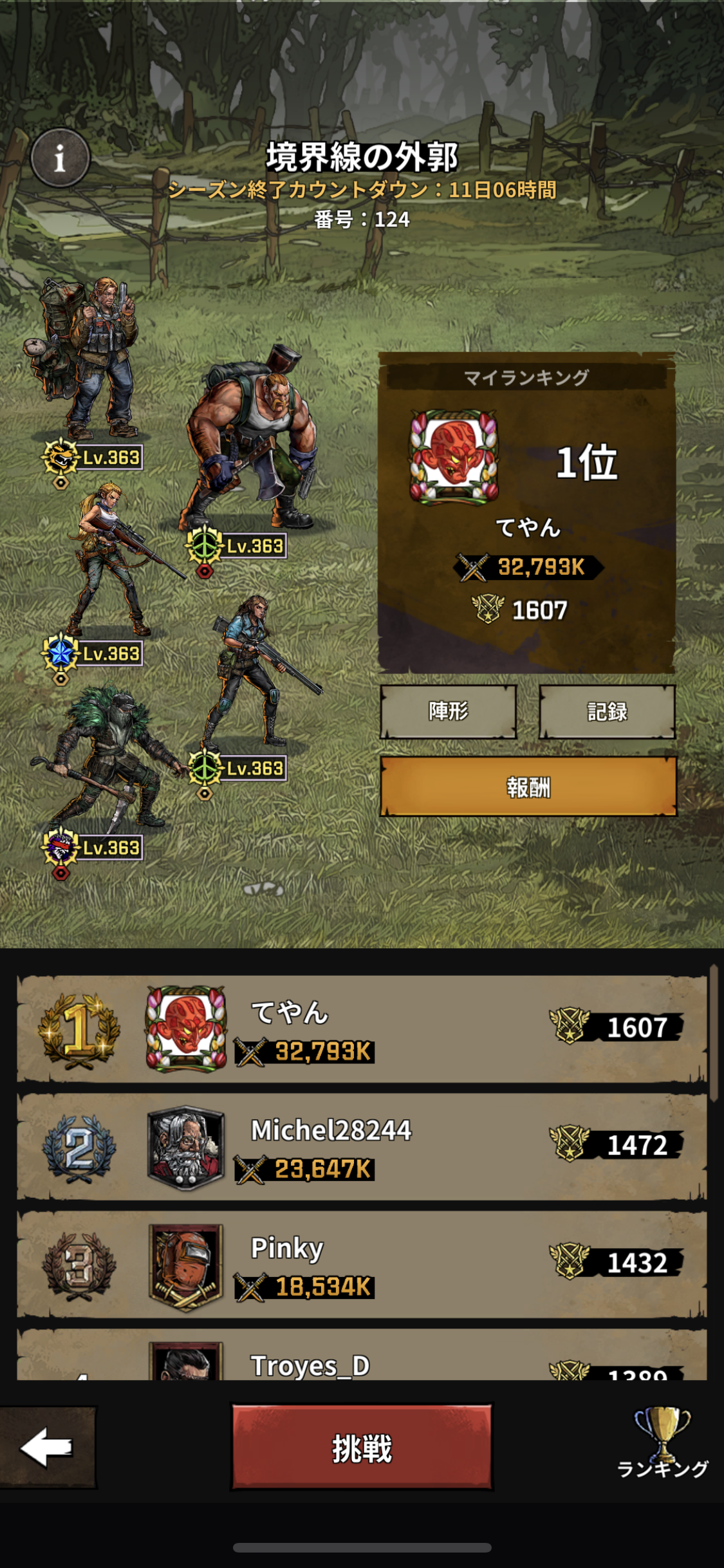
Task: Go back with the arrow button
Action: (48, 1448)
